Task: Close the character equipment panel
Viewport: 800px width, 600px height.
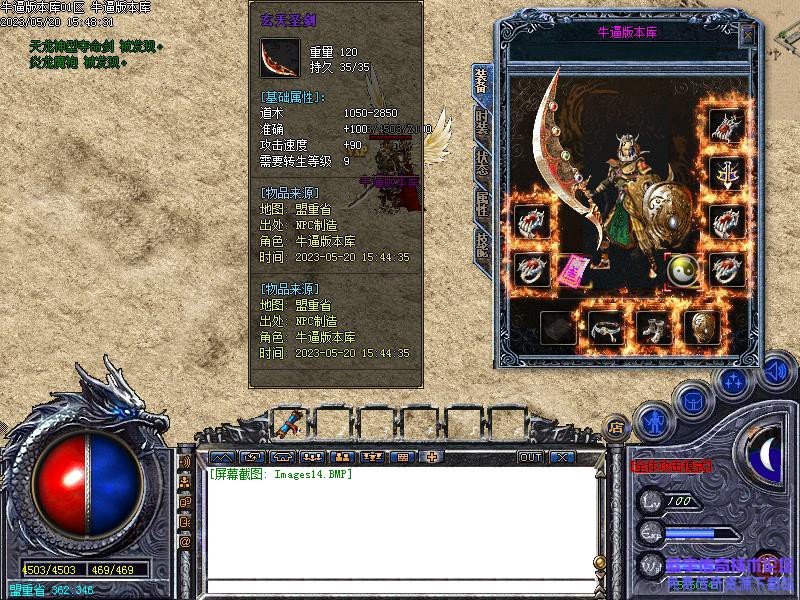Action: (x=747, y=36)
